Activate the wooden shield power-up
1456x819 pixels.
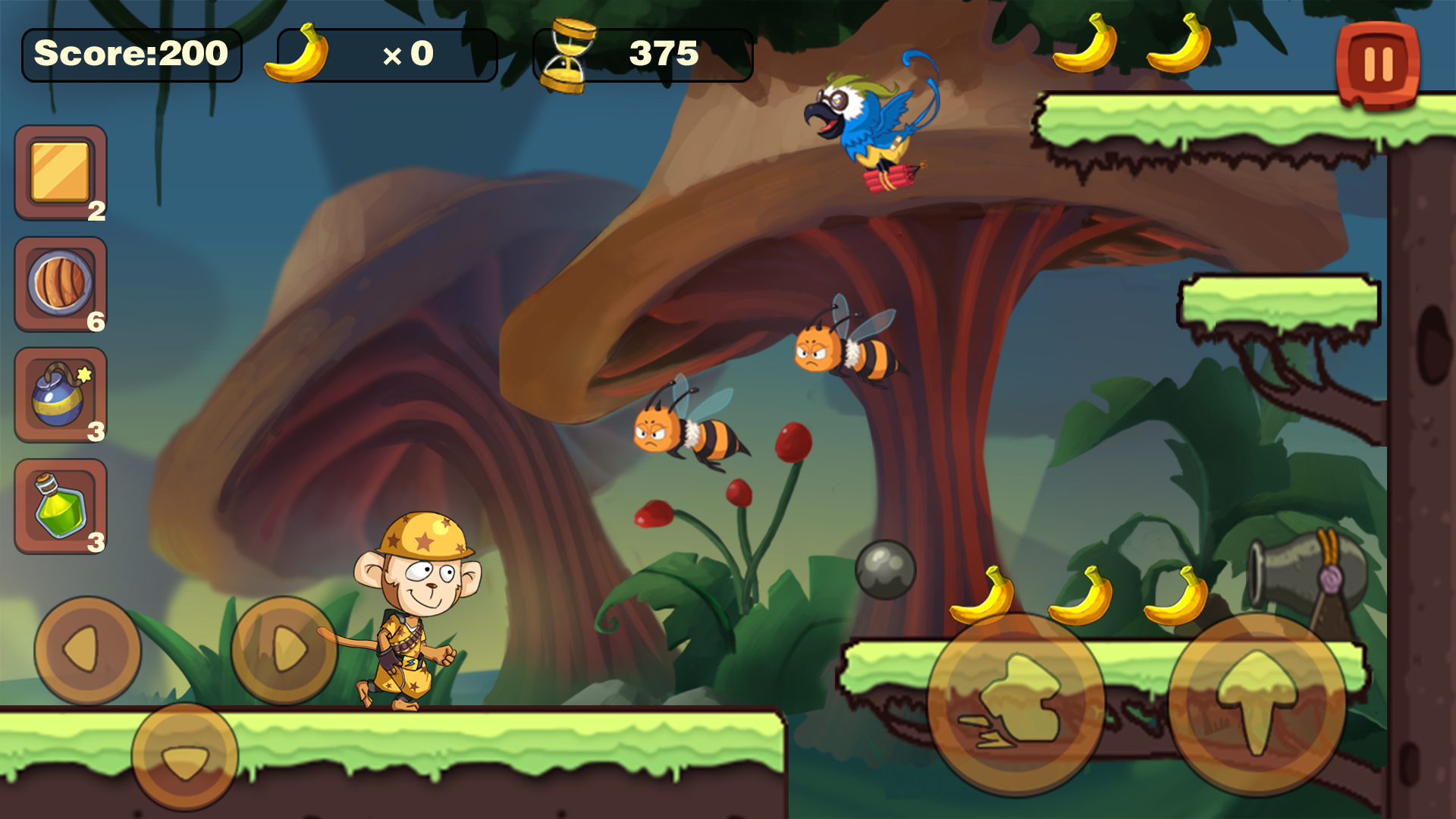click(59, 283)
